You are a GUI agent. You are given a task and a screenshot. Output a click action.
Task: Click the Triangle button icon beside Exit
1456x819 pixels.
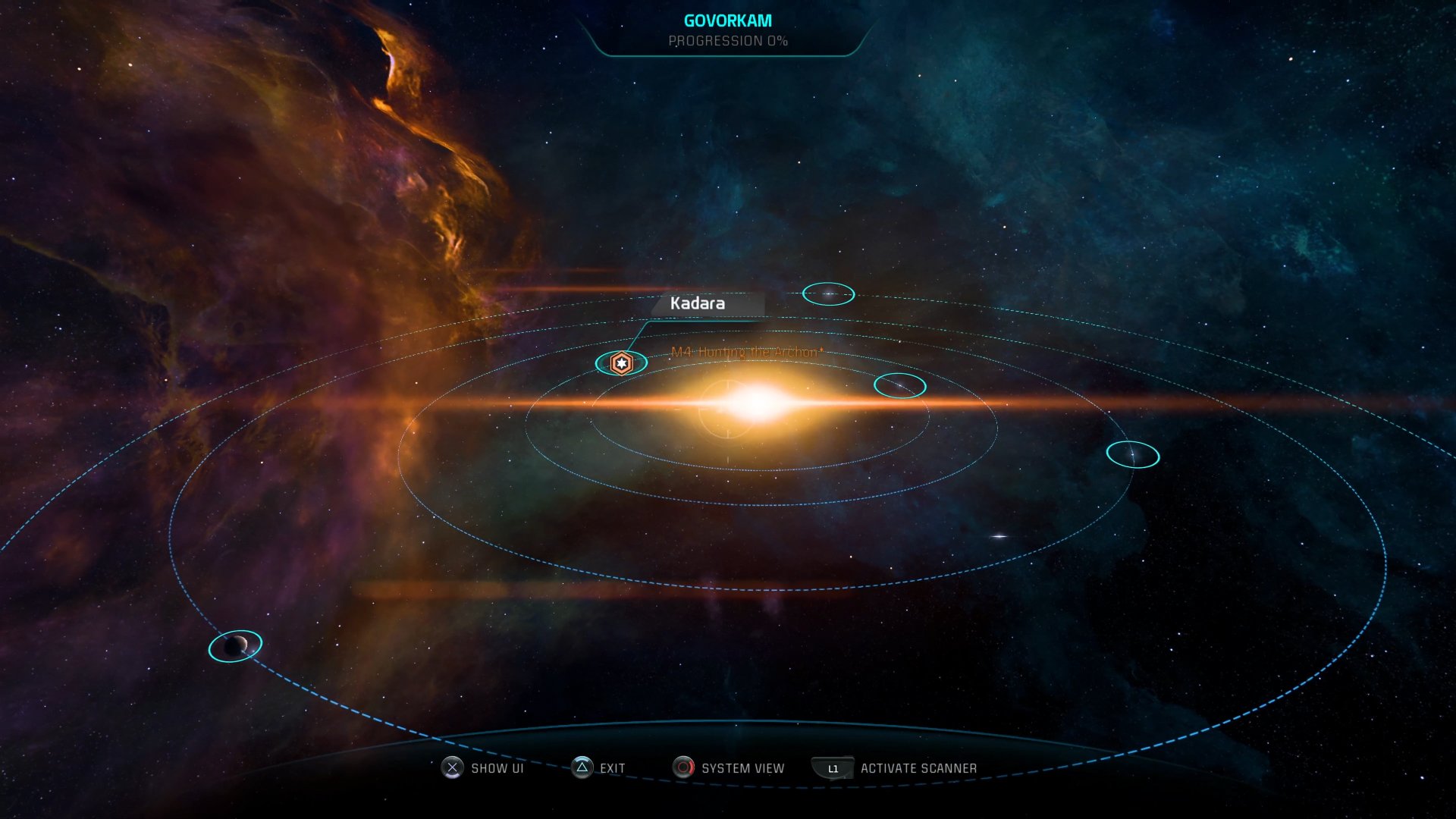581,767
